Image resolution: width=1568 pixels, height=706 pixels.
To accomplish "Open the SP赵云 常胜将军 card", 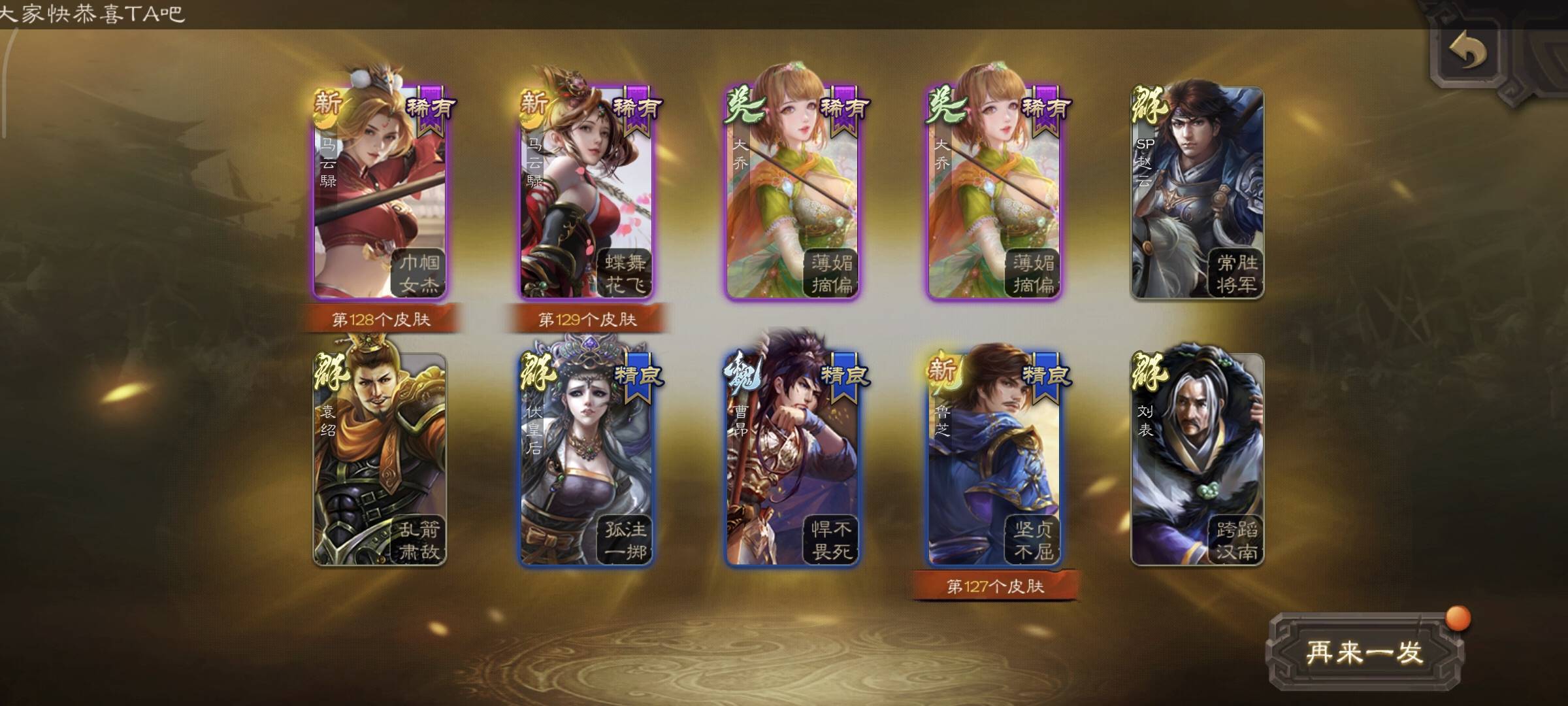I will click(x=1197, y=193).
